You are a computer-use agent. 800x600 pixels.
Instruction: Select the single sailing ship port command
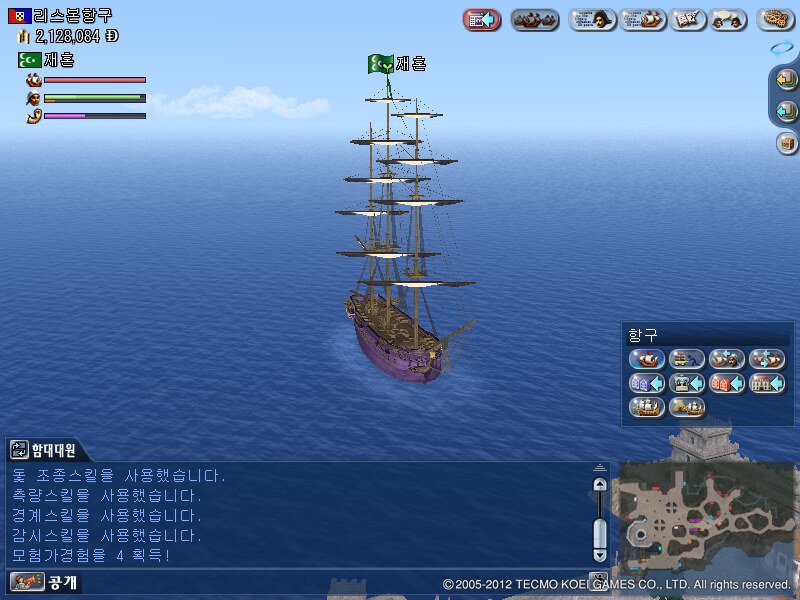coord(646,358)
